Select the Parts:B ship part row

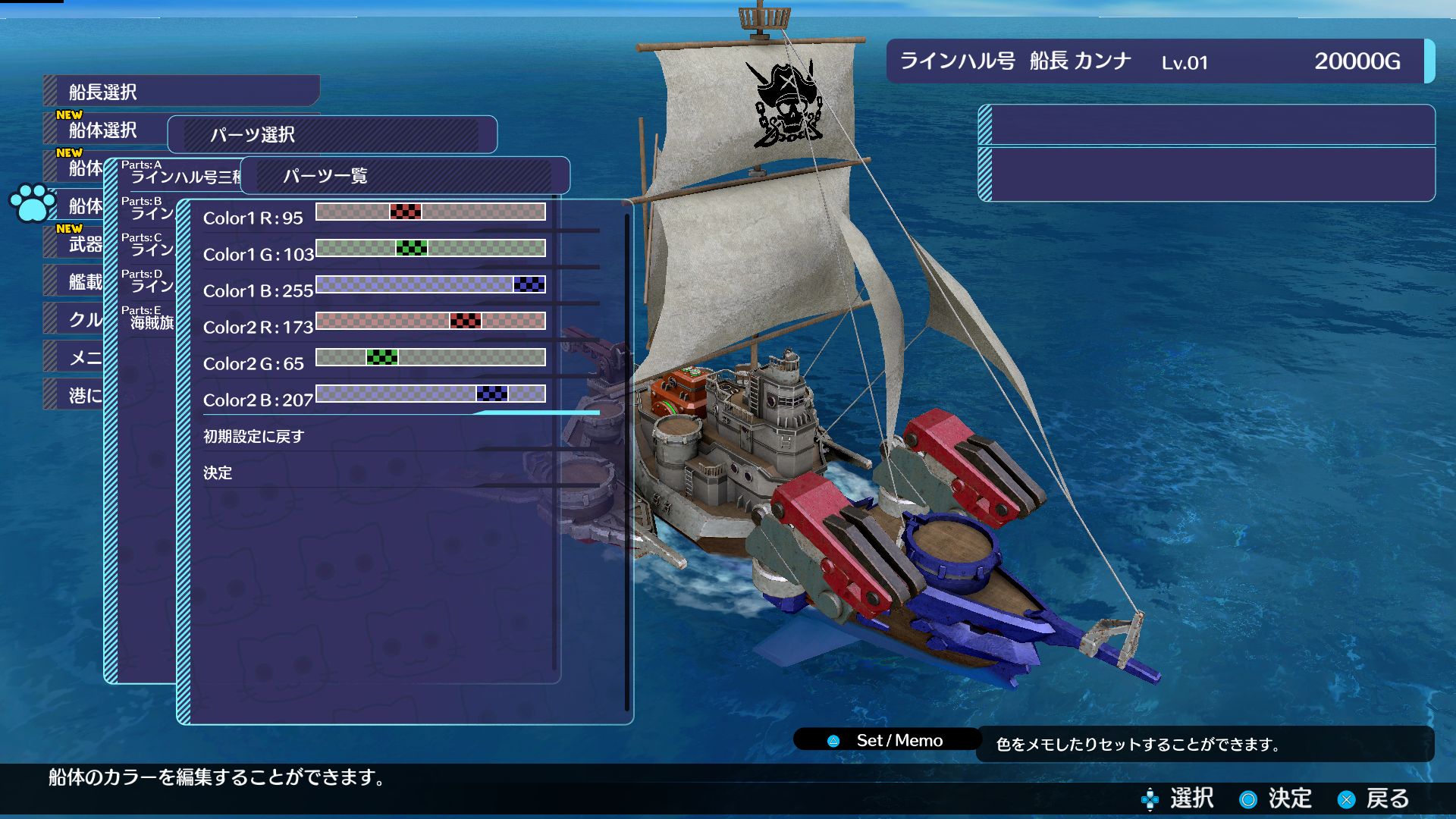(x=149, y=210)
